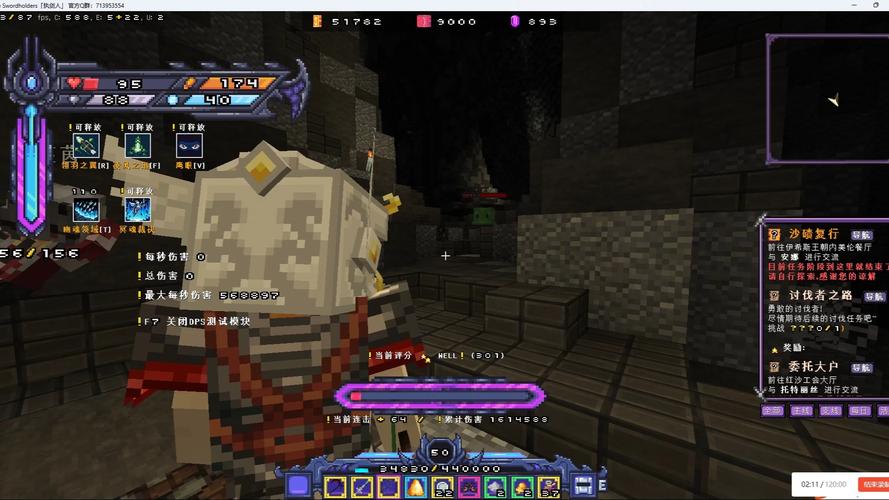Select the hotbar slot with count 22
Viewport: 889px width, 500px height.
pyautogui.click(x=441, y=487)
